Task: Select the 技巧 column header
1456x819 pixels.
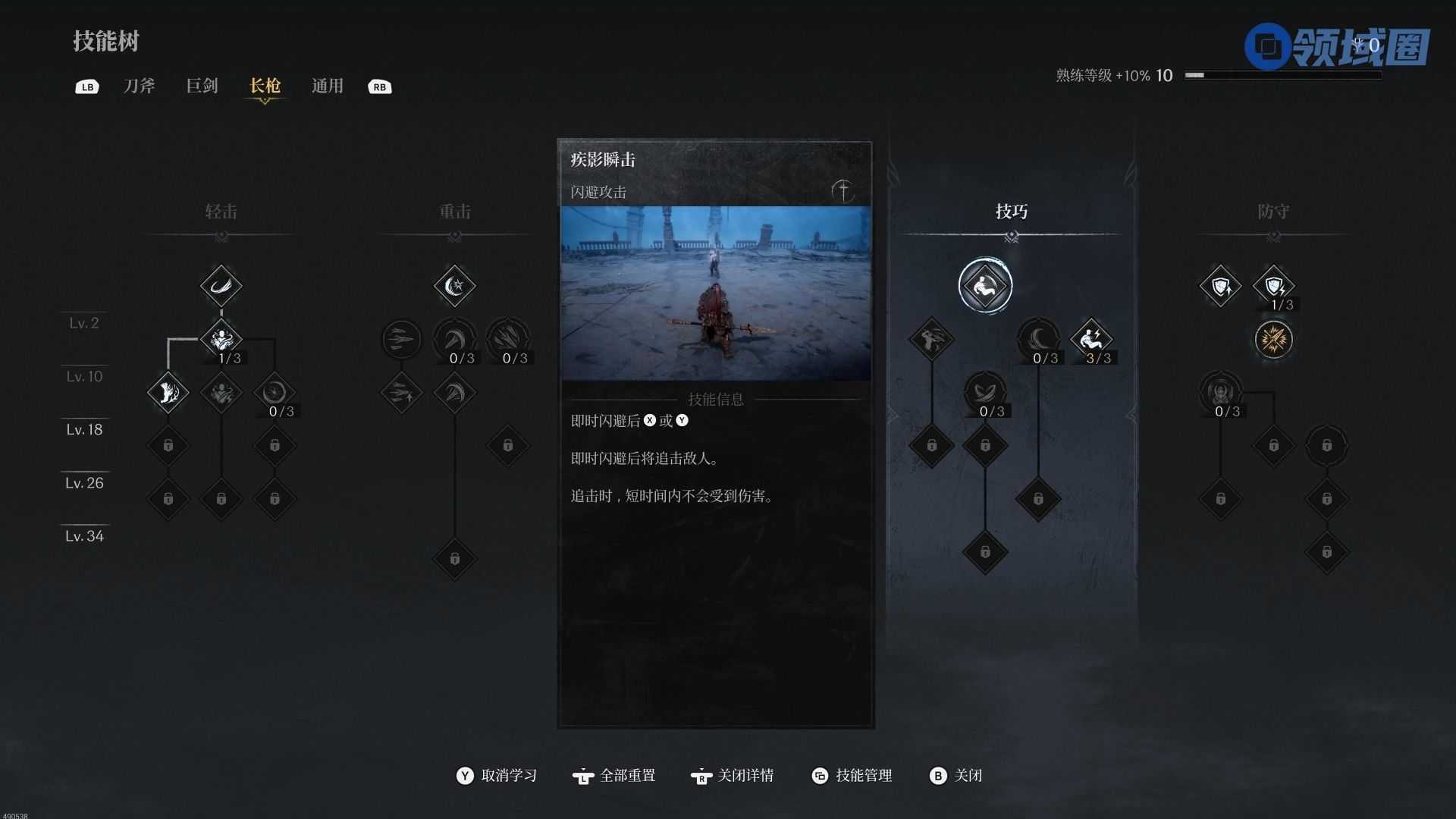Action: click(x=1012, y=212)
